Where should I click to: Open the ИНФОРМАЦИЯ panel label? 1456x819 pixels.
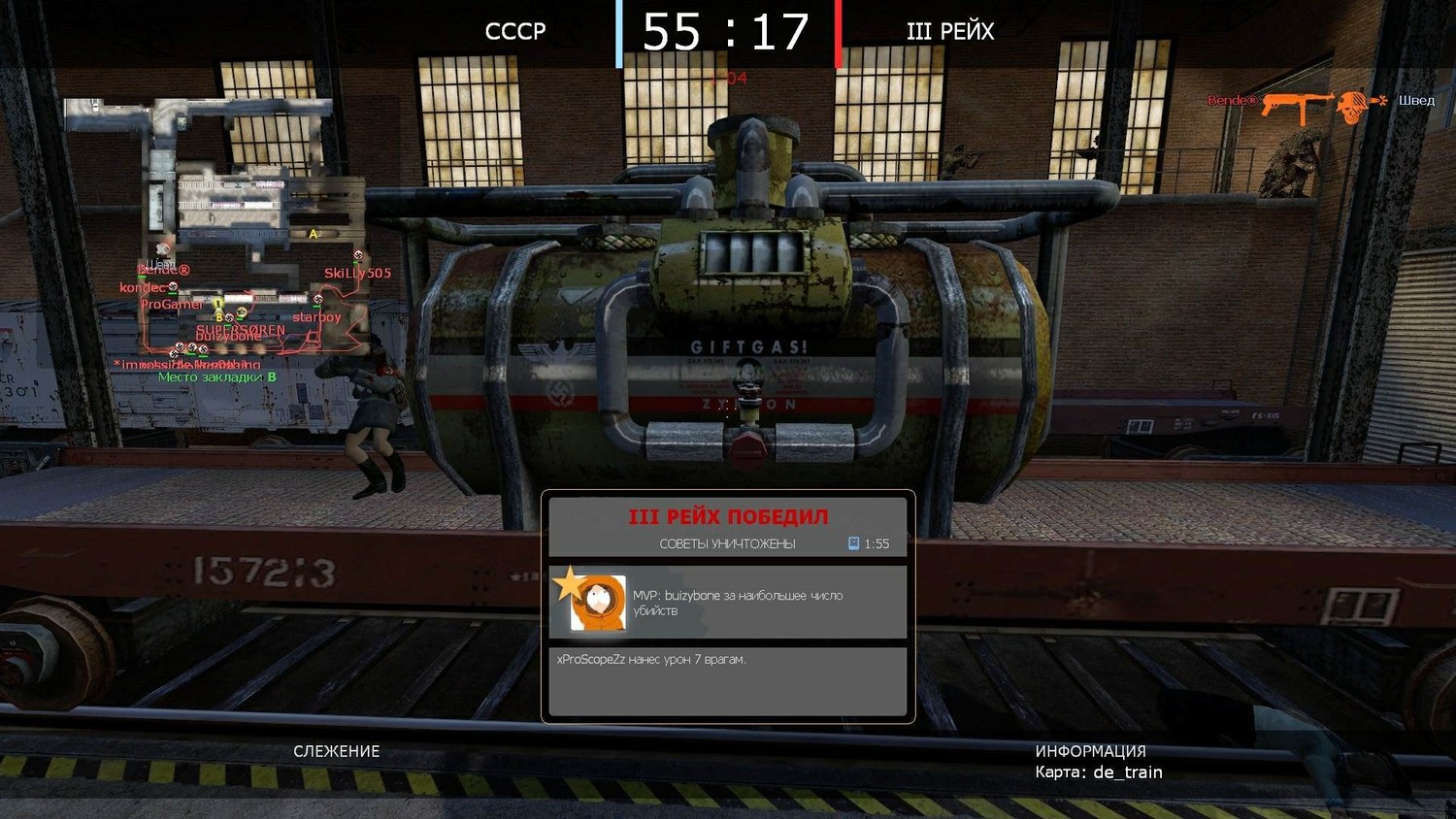click(1090, 751)
